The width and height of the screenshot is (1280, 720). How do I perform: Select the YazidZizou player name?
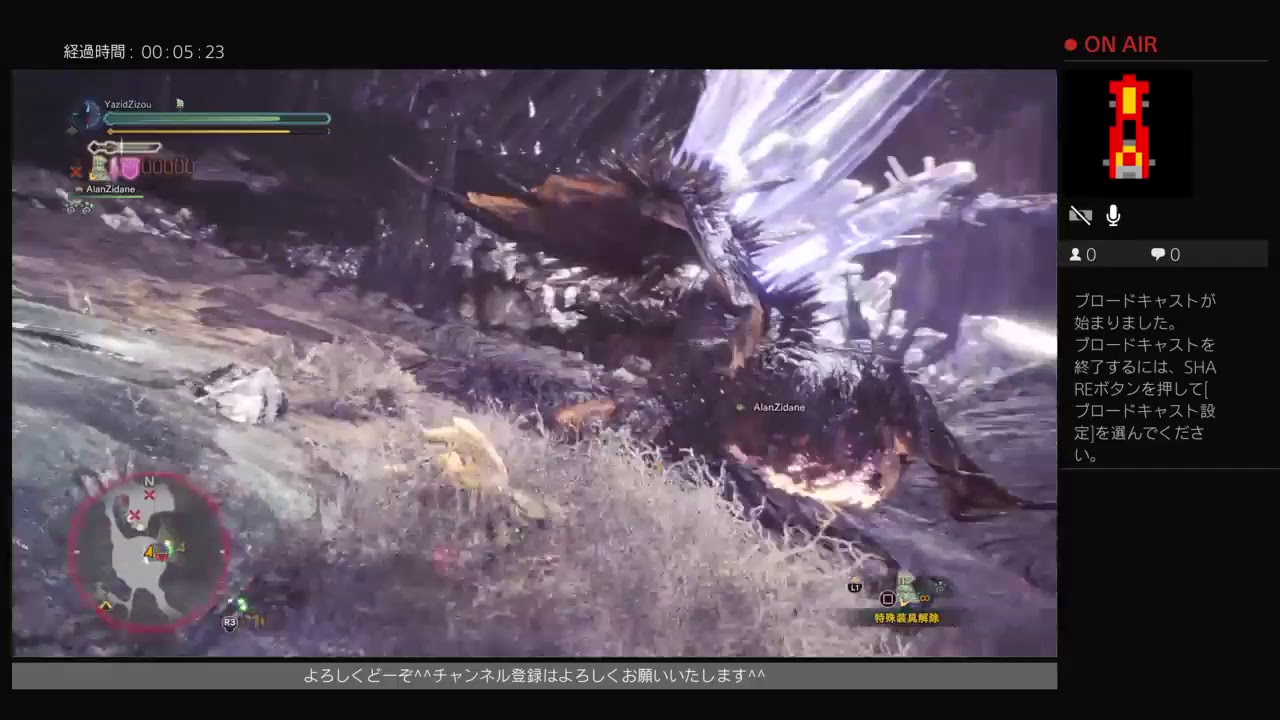click(x=127, y=104)
